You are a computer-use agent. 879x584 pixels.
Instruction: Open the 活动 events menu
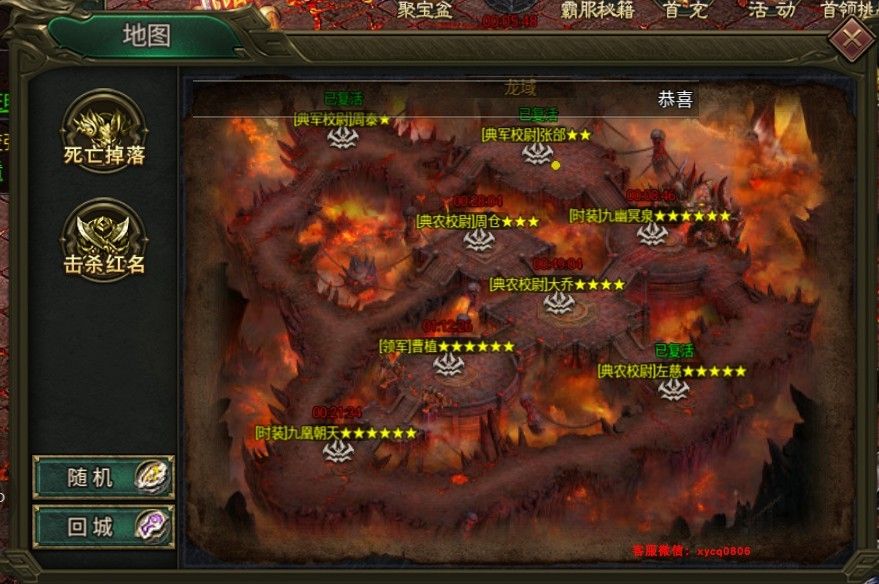coord(771,10)
